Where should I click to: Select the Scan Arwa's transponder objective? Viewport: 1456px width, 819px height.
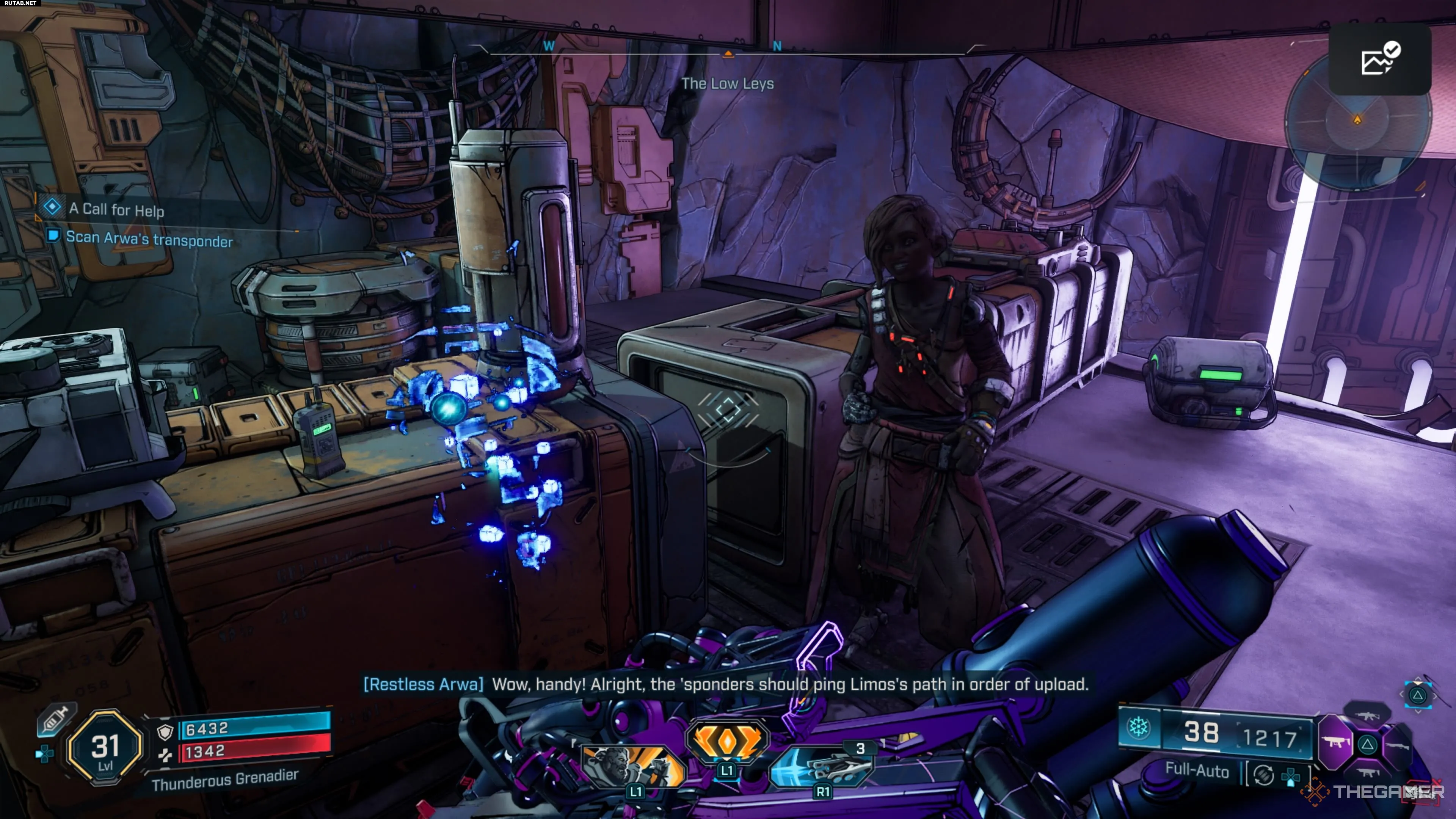[x=149, y=239]
